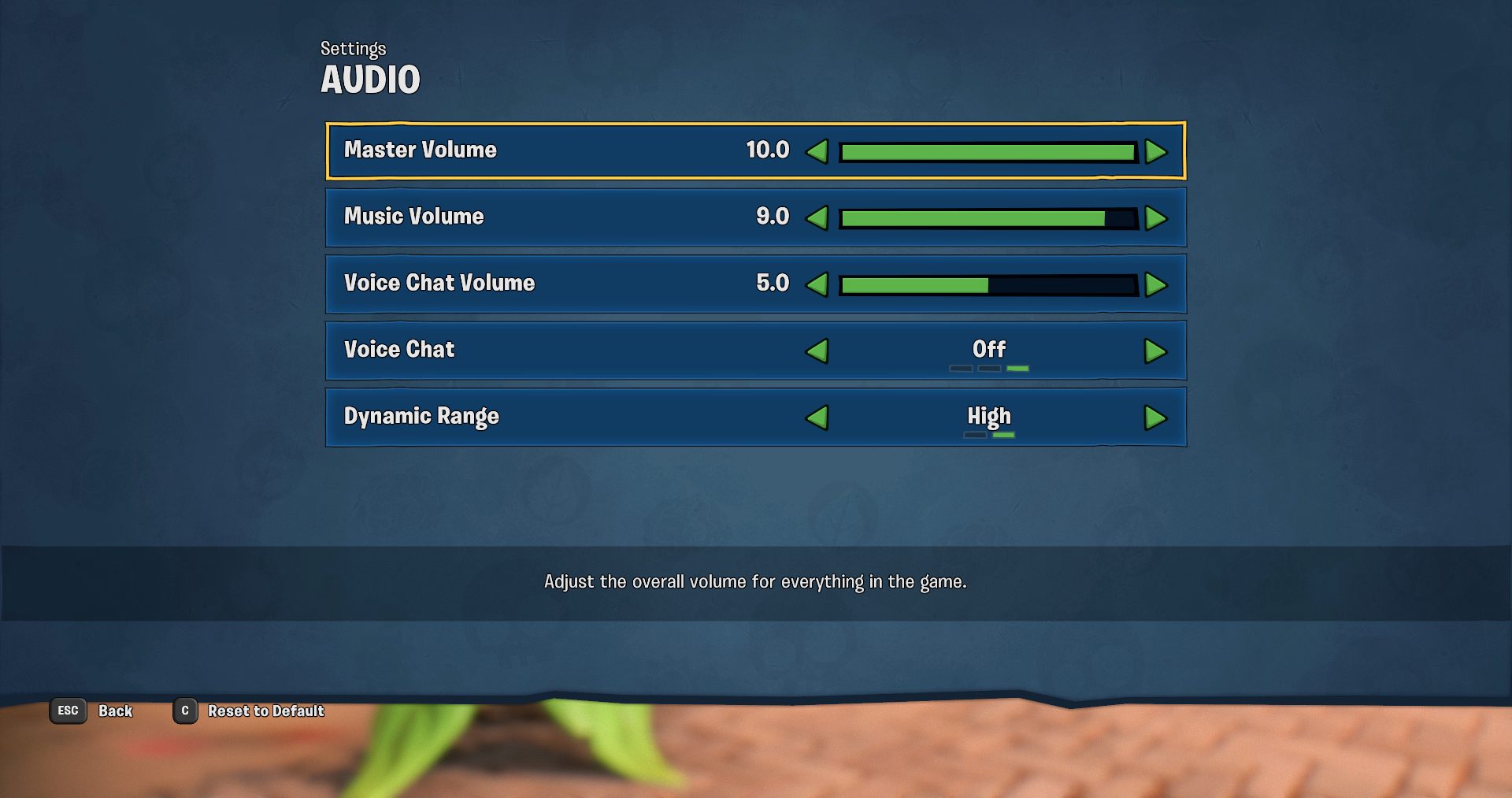Click the Master Volume increase arrow
Image resolution: width=1512 pixels, height=798 pixels.
1155,151
